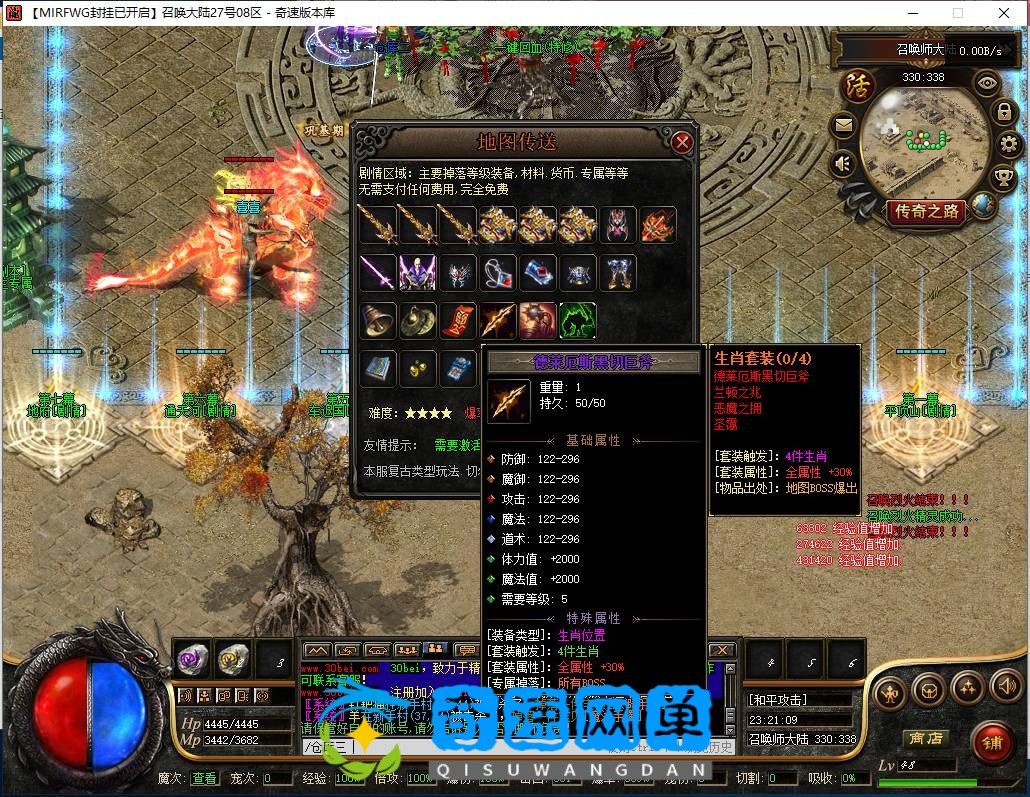Image resolution: width=1030 pixels, height=797 pixels.
Task: Select the blue book item slot
Action: 377,368
